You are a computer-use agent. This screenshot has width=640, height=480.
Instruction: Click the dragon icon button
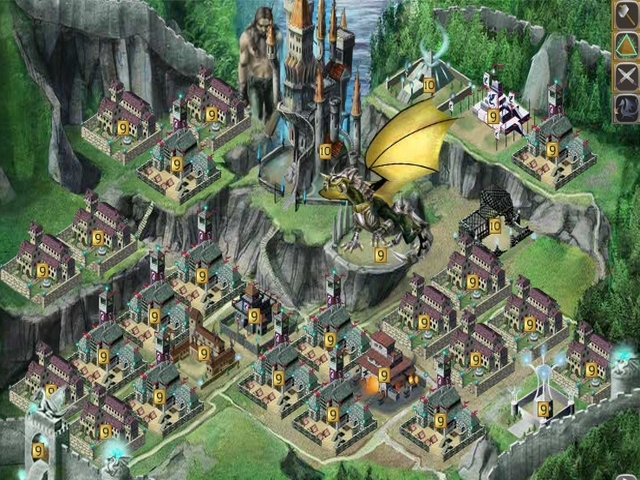(x=626, y=107)
